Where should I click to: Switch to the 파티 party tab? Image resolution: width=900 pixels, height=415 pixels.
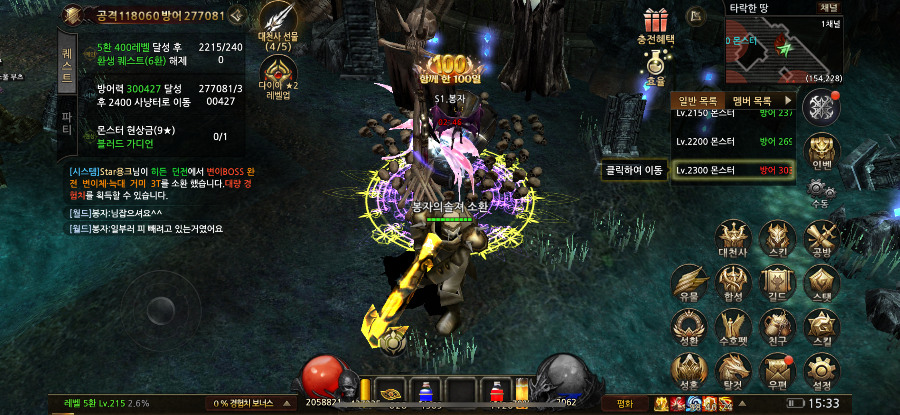67,125
